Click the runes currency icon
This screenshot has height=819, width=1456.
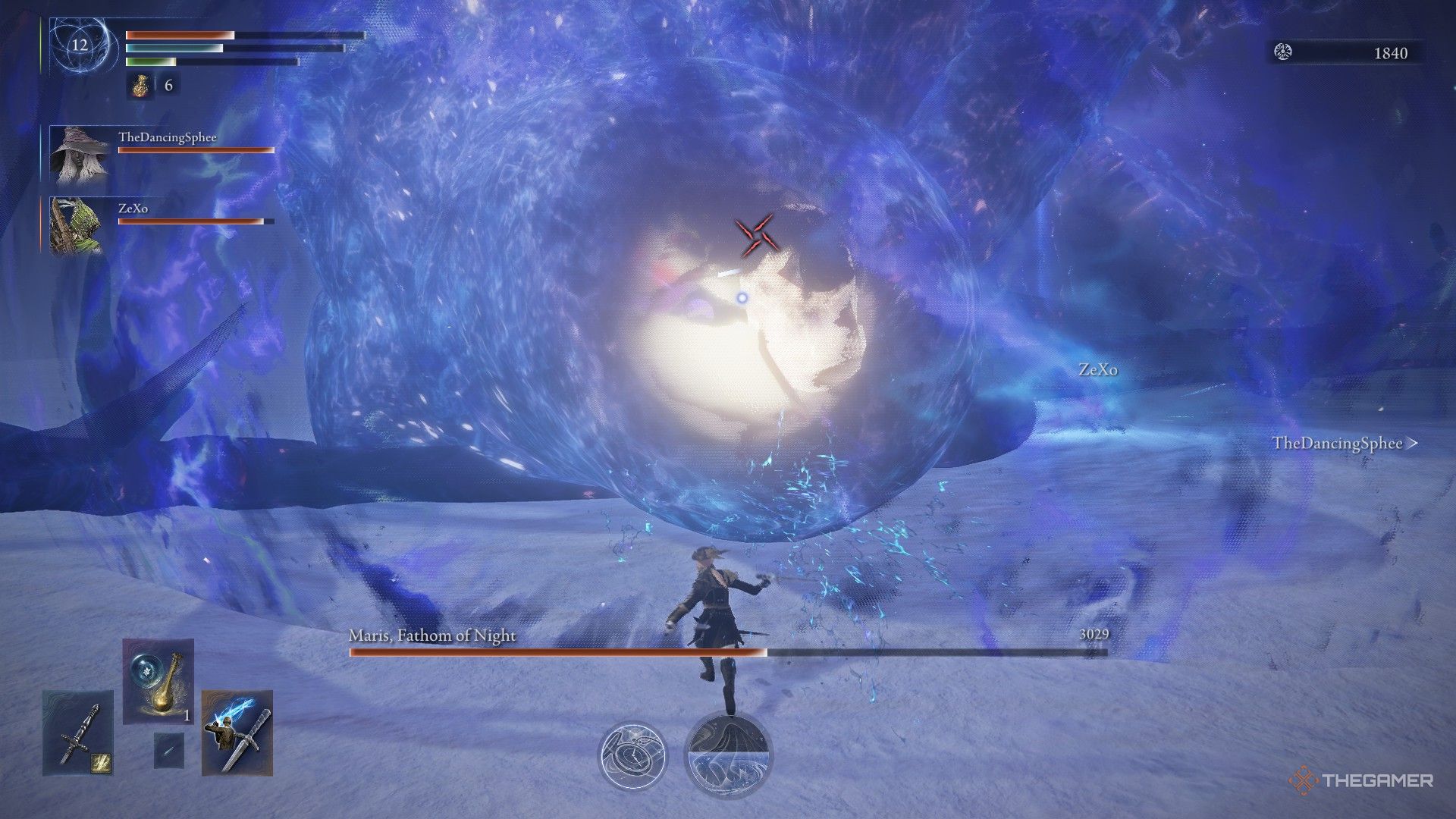1283,52
